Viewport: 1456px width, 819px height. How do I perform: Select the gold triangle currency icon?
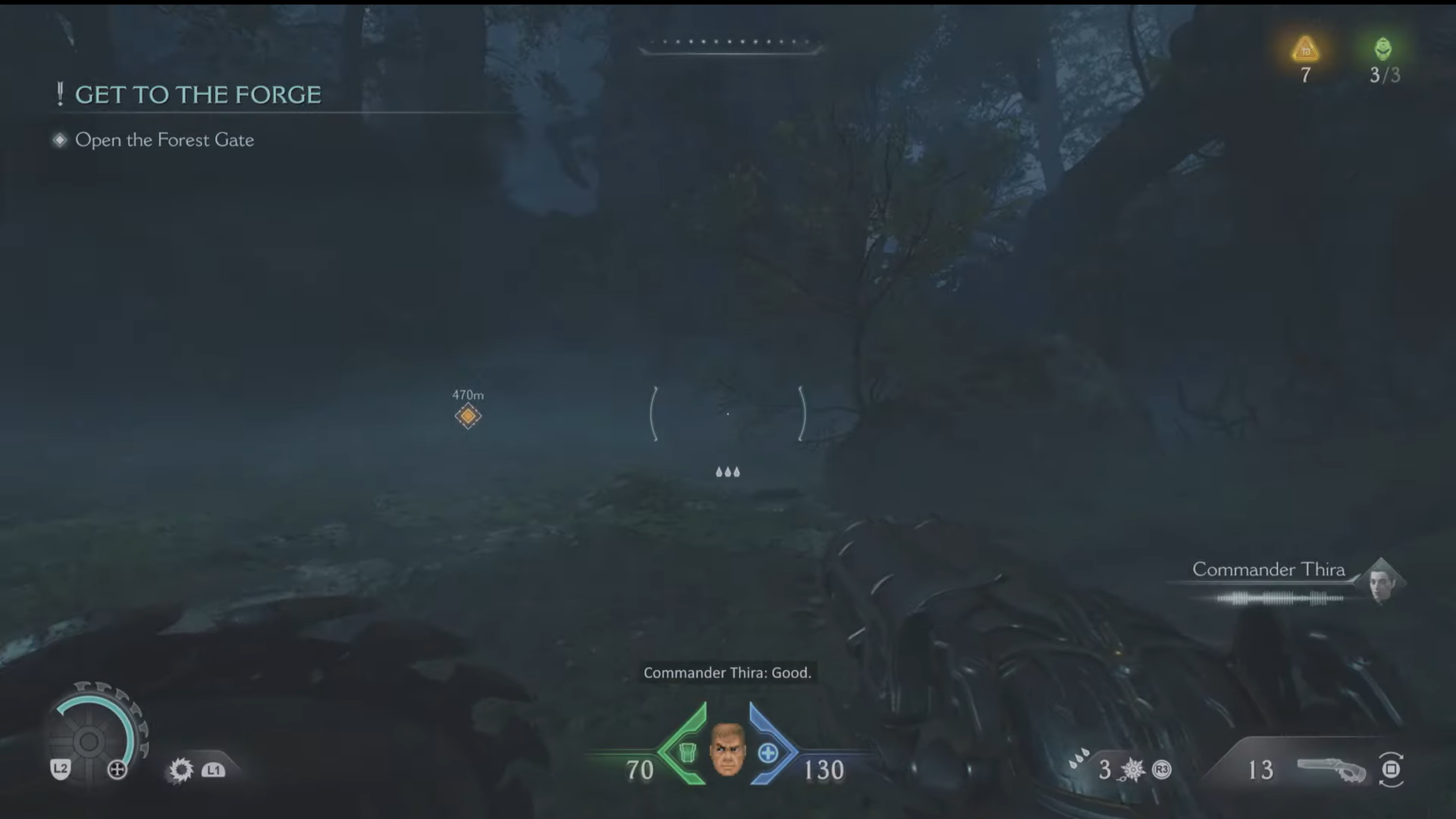coord(1304,49)
